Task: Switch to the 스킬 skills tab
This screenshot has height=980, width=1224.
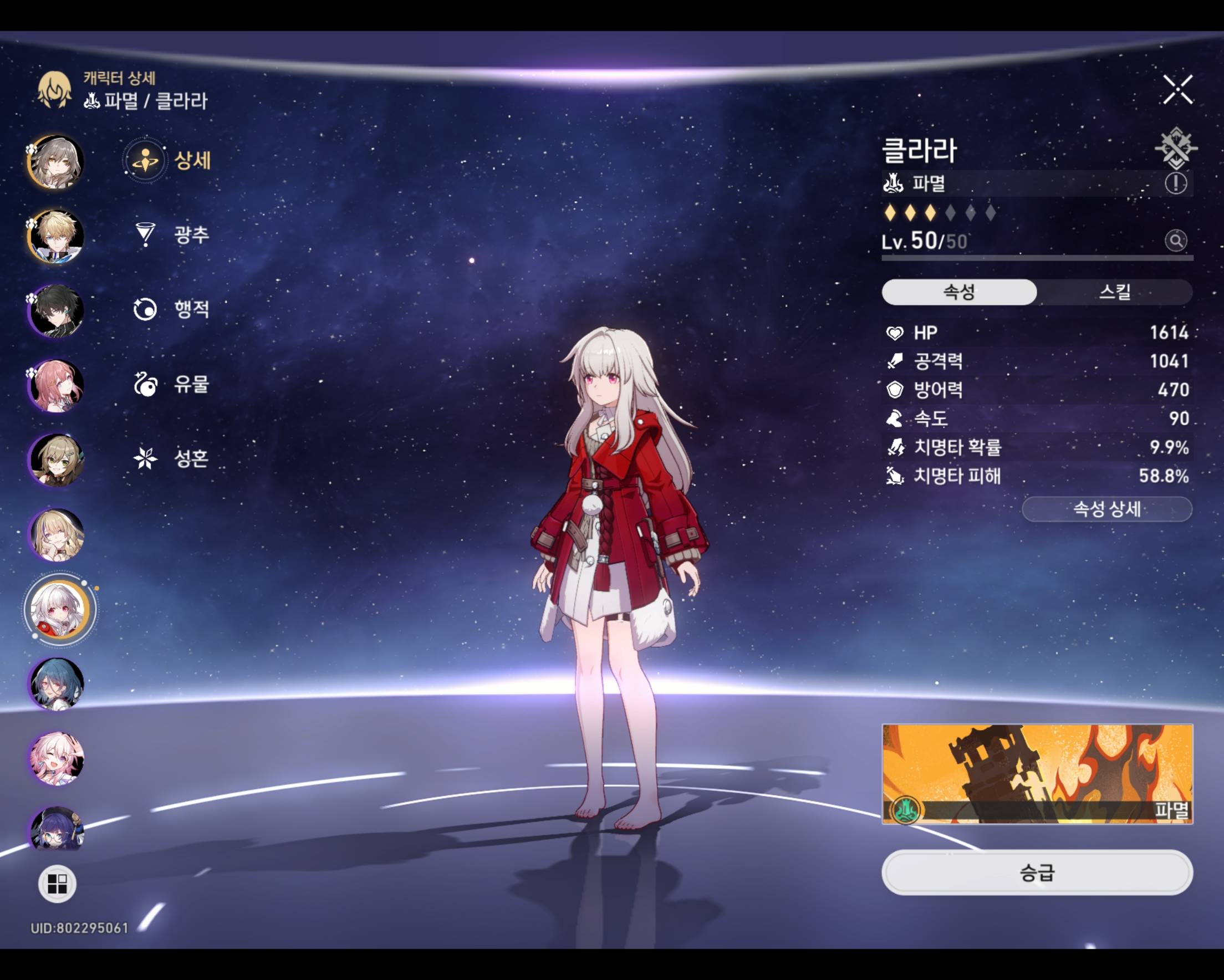Action: [x=1114, y=292]
